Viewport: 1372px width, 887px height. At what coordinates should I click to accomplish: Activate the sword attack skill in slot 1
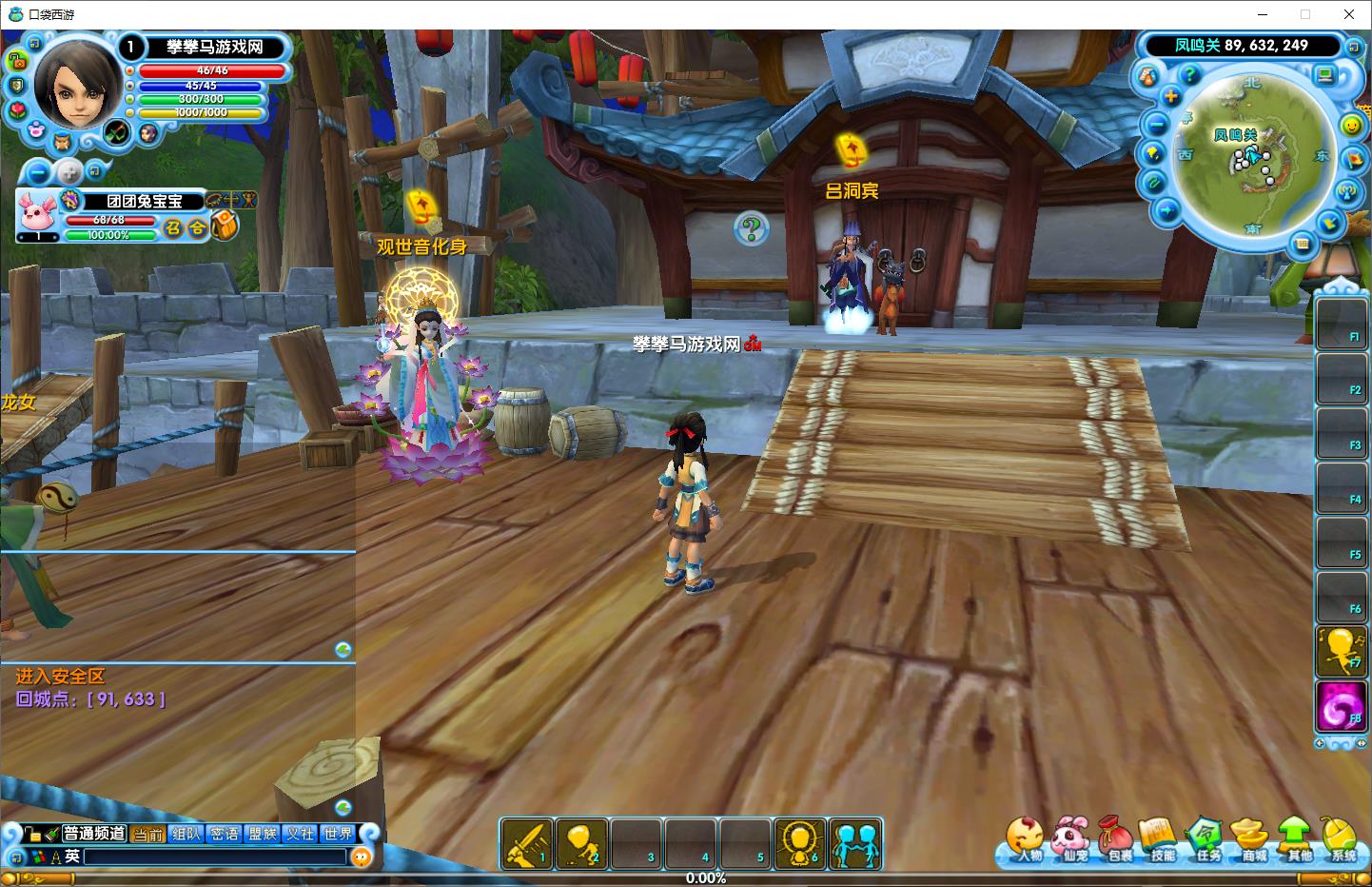[527, 843]
